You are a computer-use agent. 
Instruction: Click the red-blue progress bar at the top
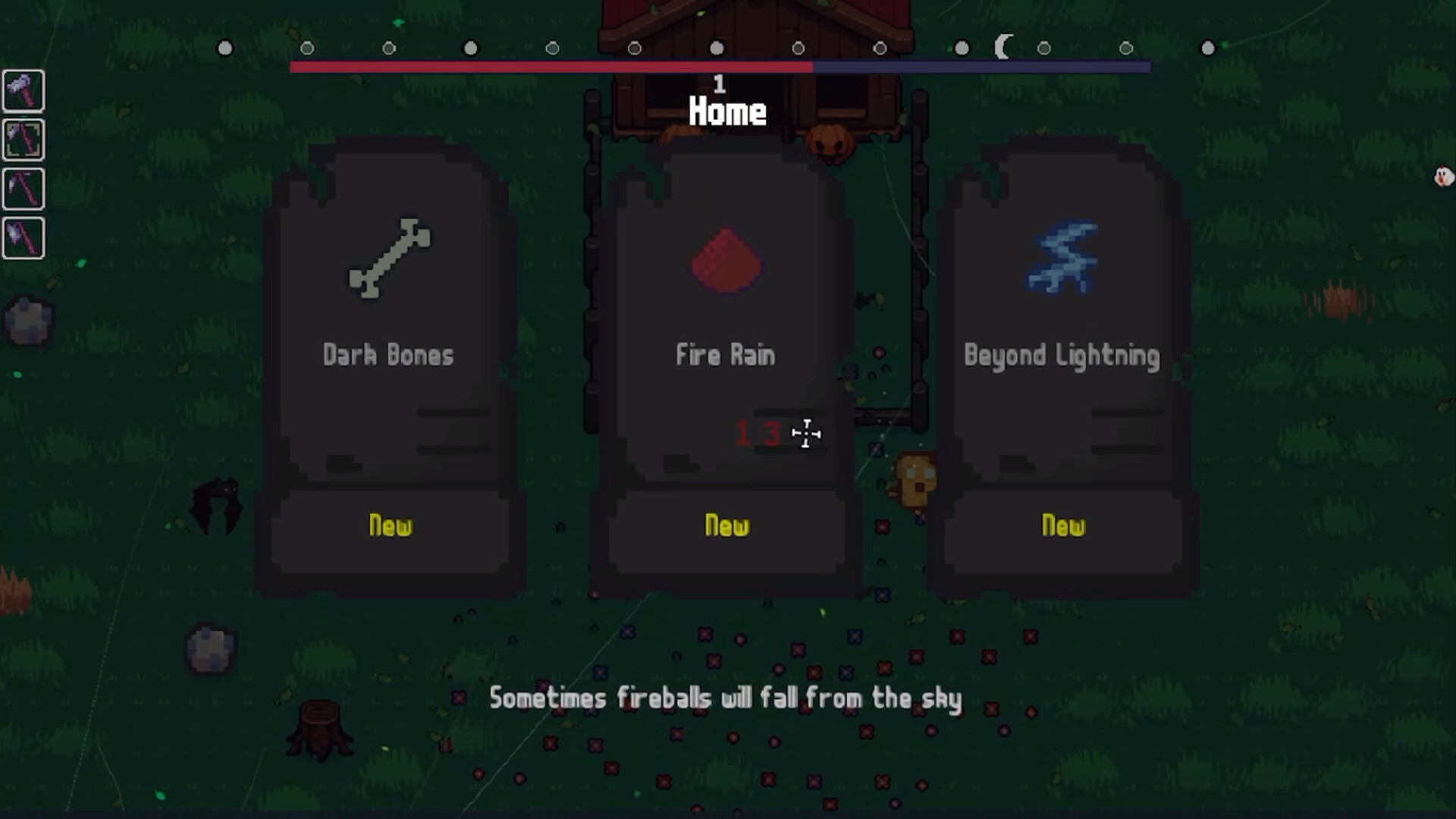click(719, 67)
